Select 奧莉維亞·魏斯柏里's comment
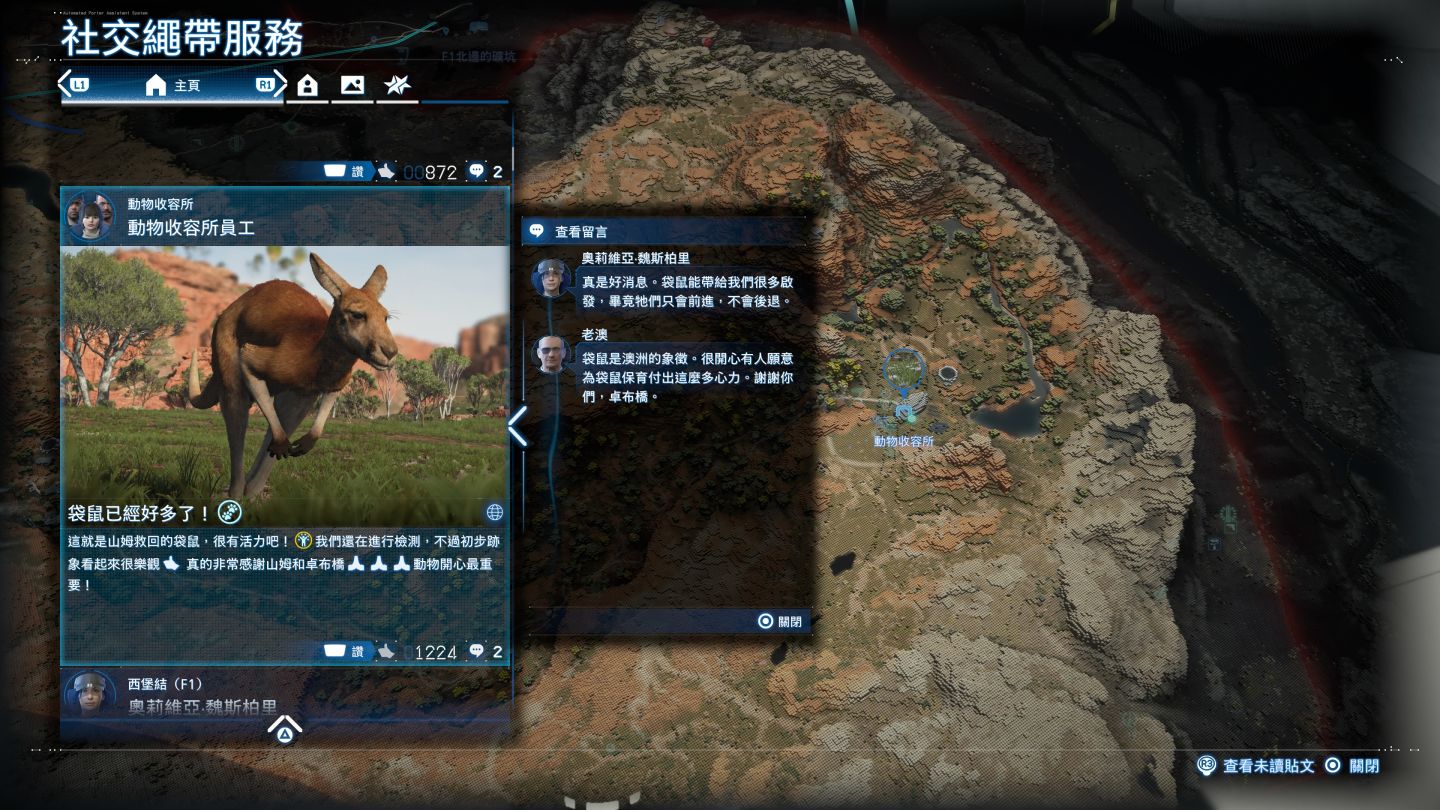 point(670,282)
